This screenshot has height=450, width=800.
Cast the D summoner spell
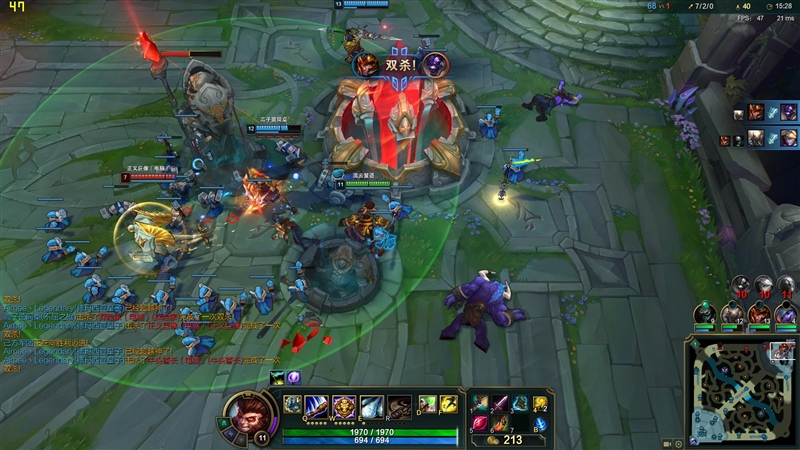(x=427, y=404)
